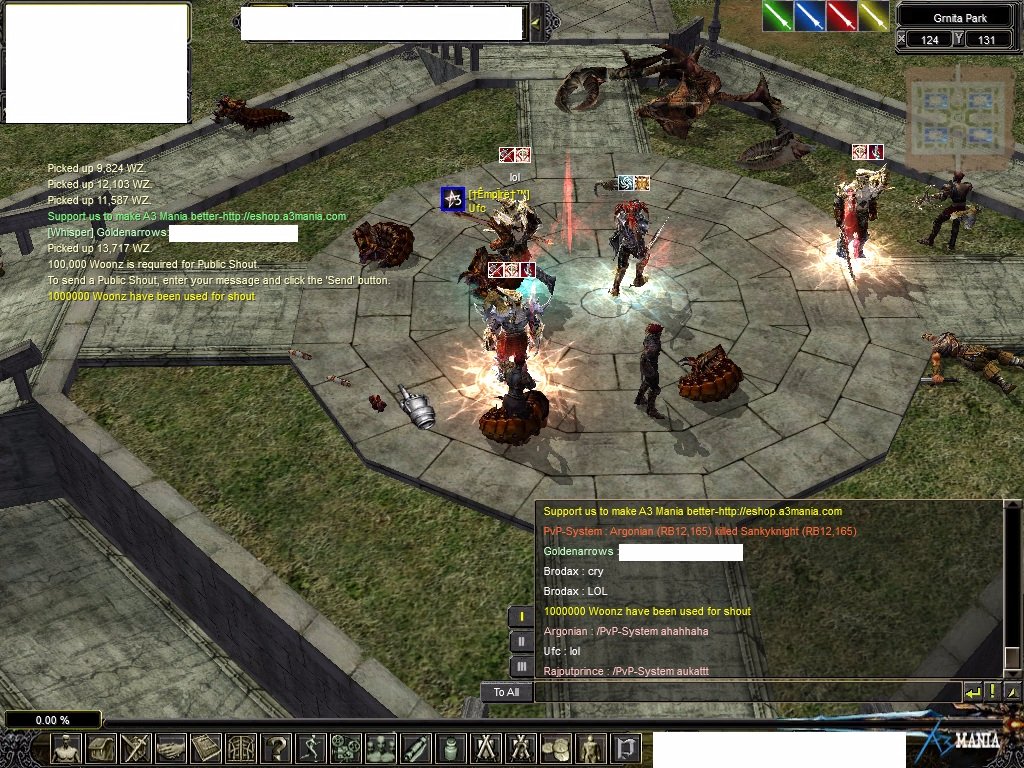Viewport: 1024px width, 768px height.
Task: Select the yellow sword buff icon
Action: (874, 15)
